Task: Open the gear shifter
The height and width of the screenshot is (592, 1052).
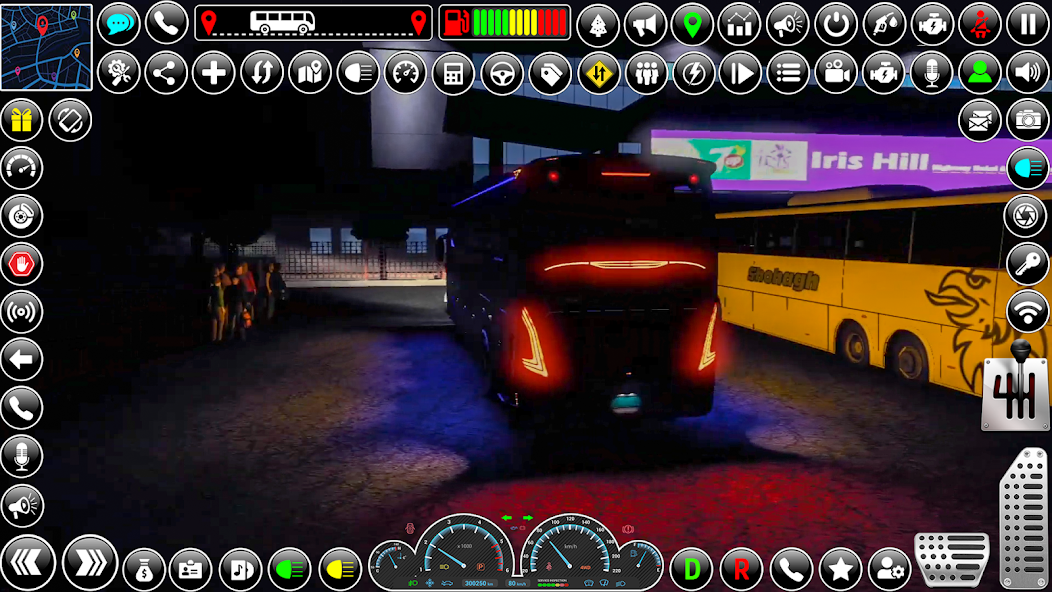Action: (1016, 385)
